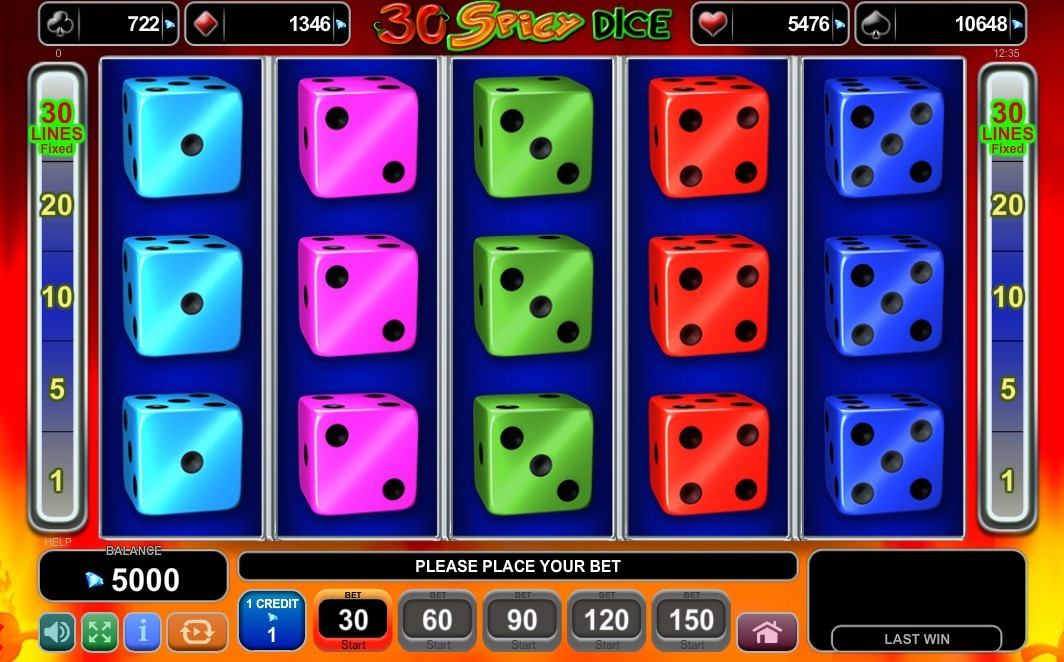Choose the 60 bet start button
The image size is (1064, 662).
click(x=437, y=621)
